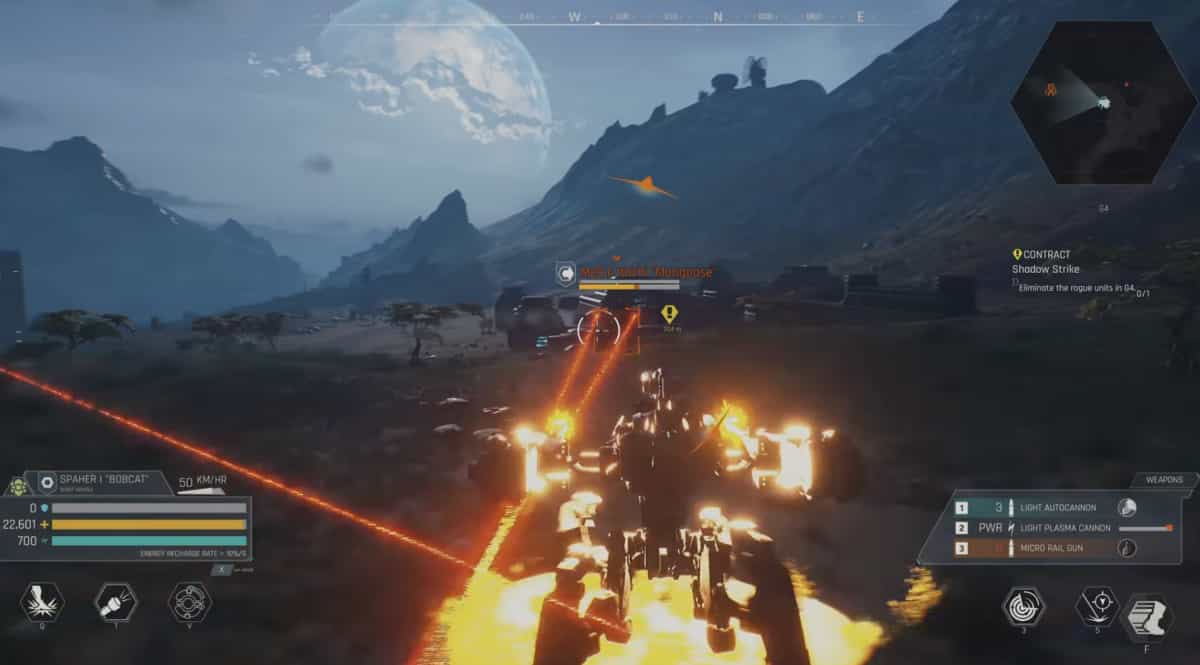Toggle the flashlight ability icon
1200x665 pixels.
coord(115,602)
